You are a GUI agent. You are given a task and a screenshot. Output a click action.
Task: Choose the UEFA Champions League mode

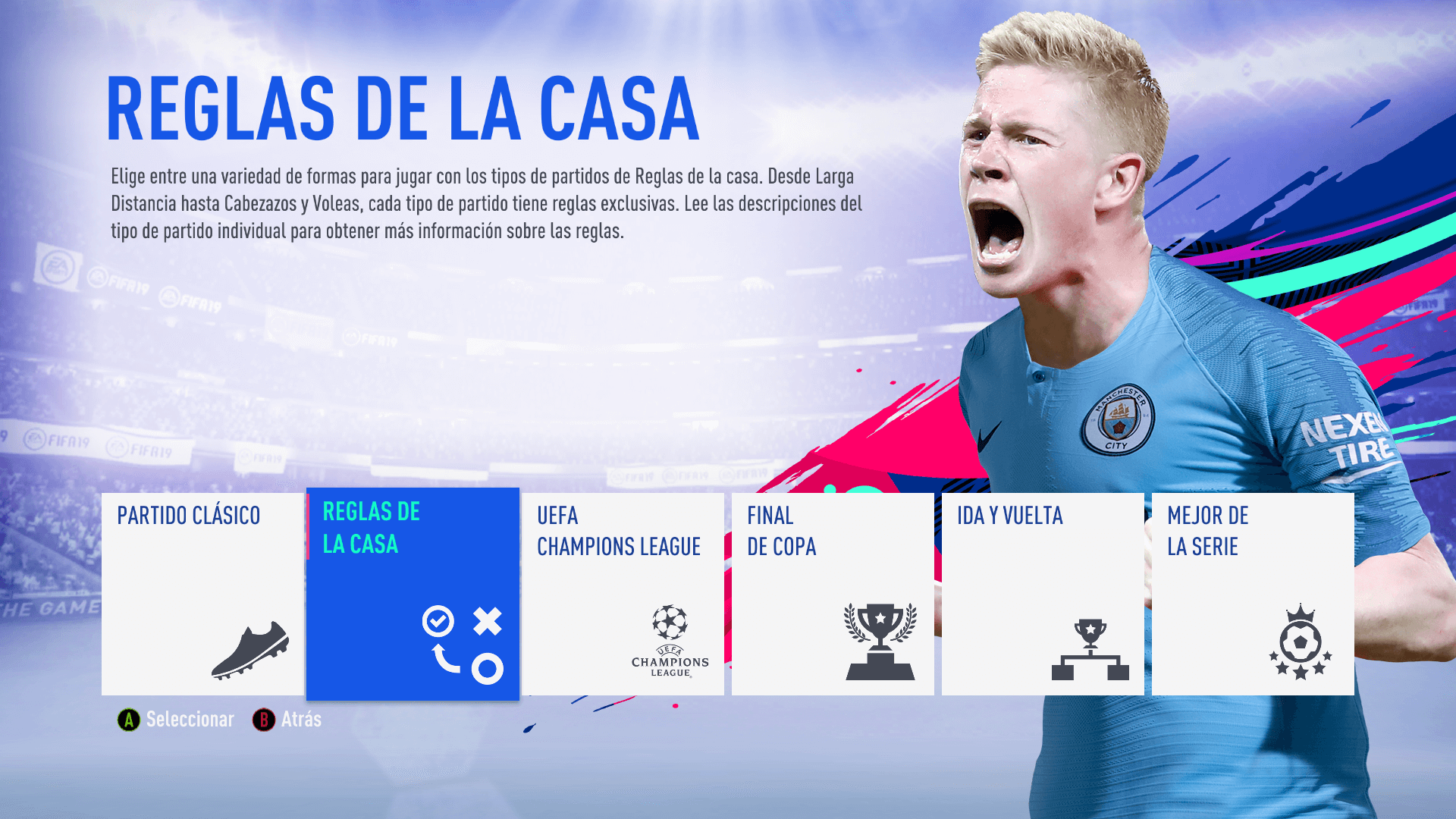pos(623,594)
